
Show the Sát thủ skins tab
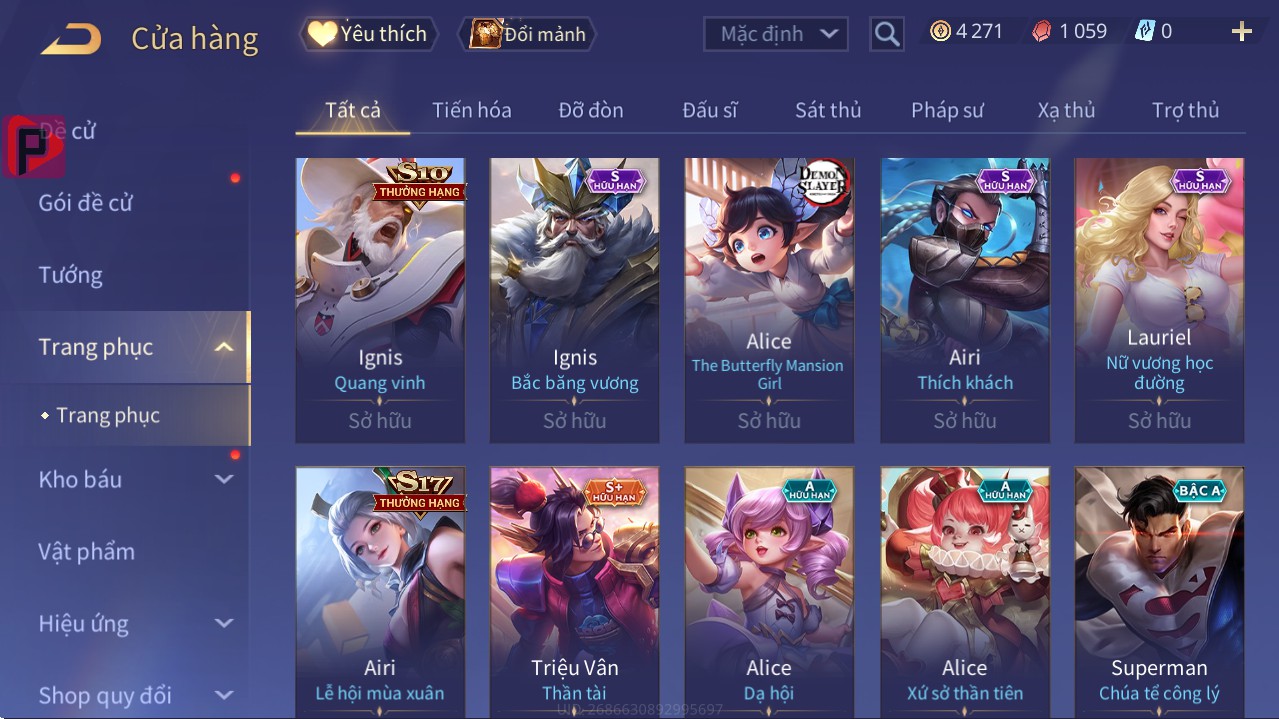[x=828, y=110]
